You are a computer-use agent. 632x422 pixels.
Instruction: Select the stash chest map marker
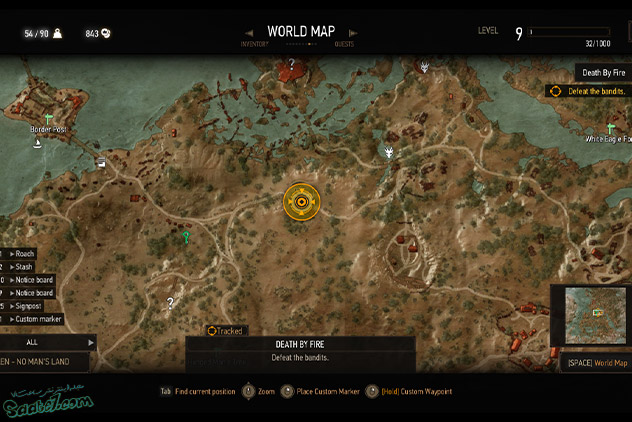[102, 162]
